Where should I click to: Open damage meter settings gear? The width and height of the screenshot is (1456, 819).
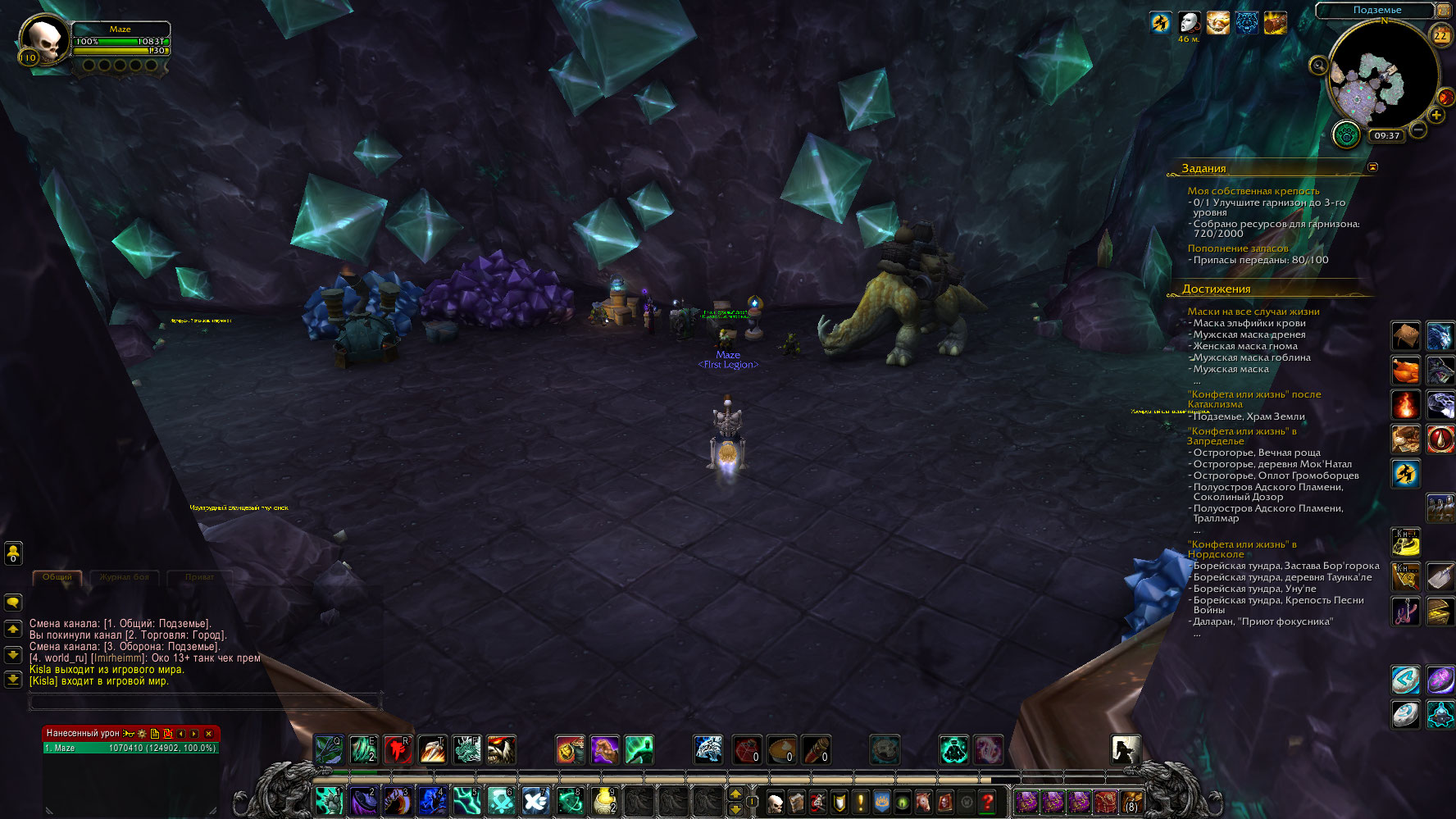[142, 734]
